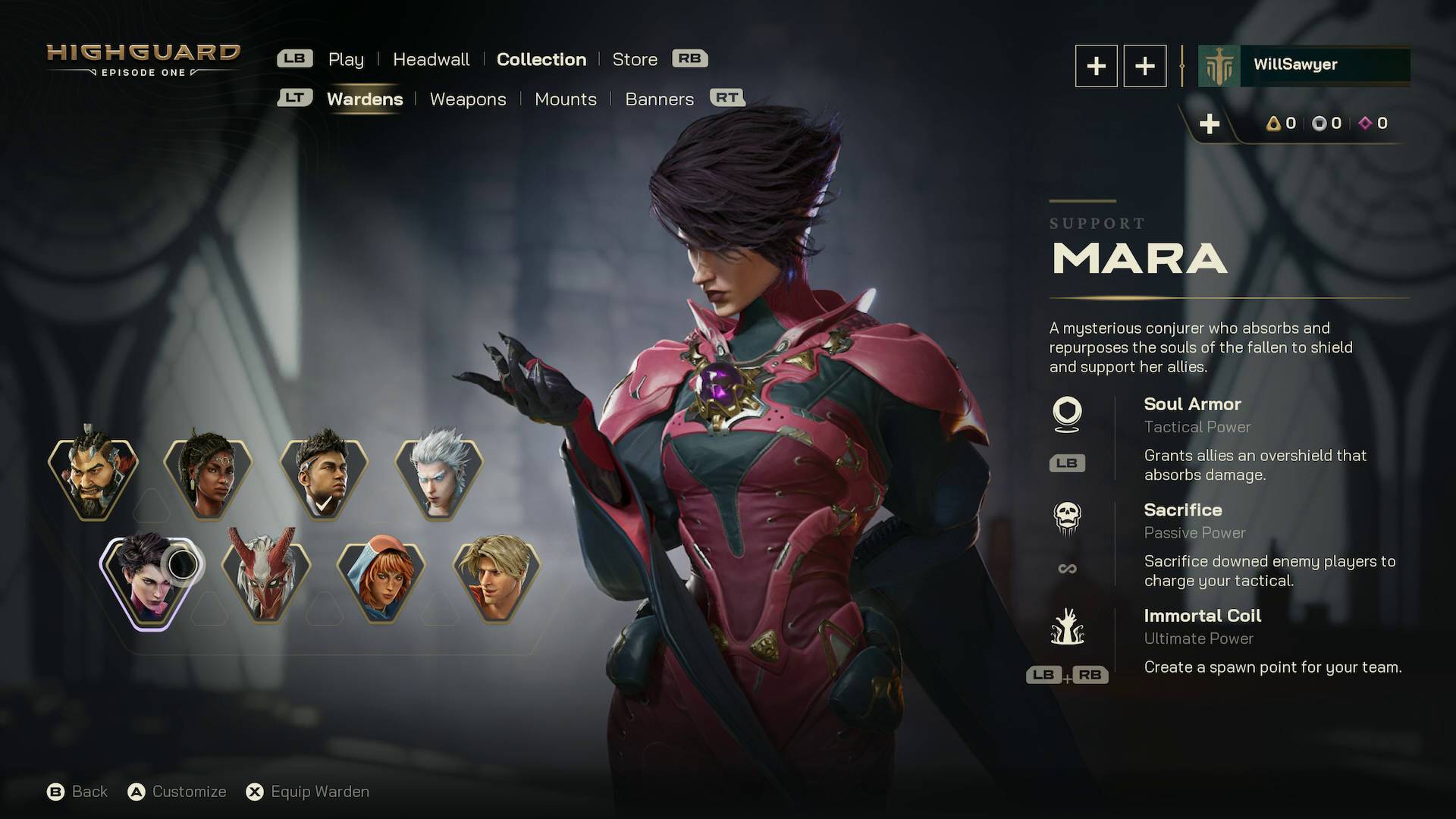Image resolution: width=1456 pixels, height=819 pixels.
Task: Open the Store tab
Action: click(x=635, y=59)
